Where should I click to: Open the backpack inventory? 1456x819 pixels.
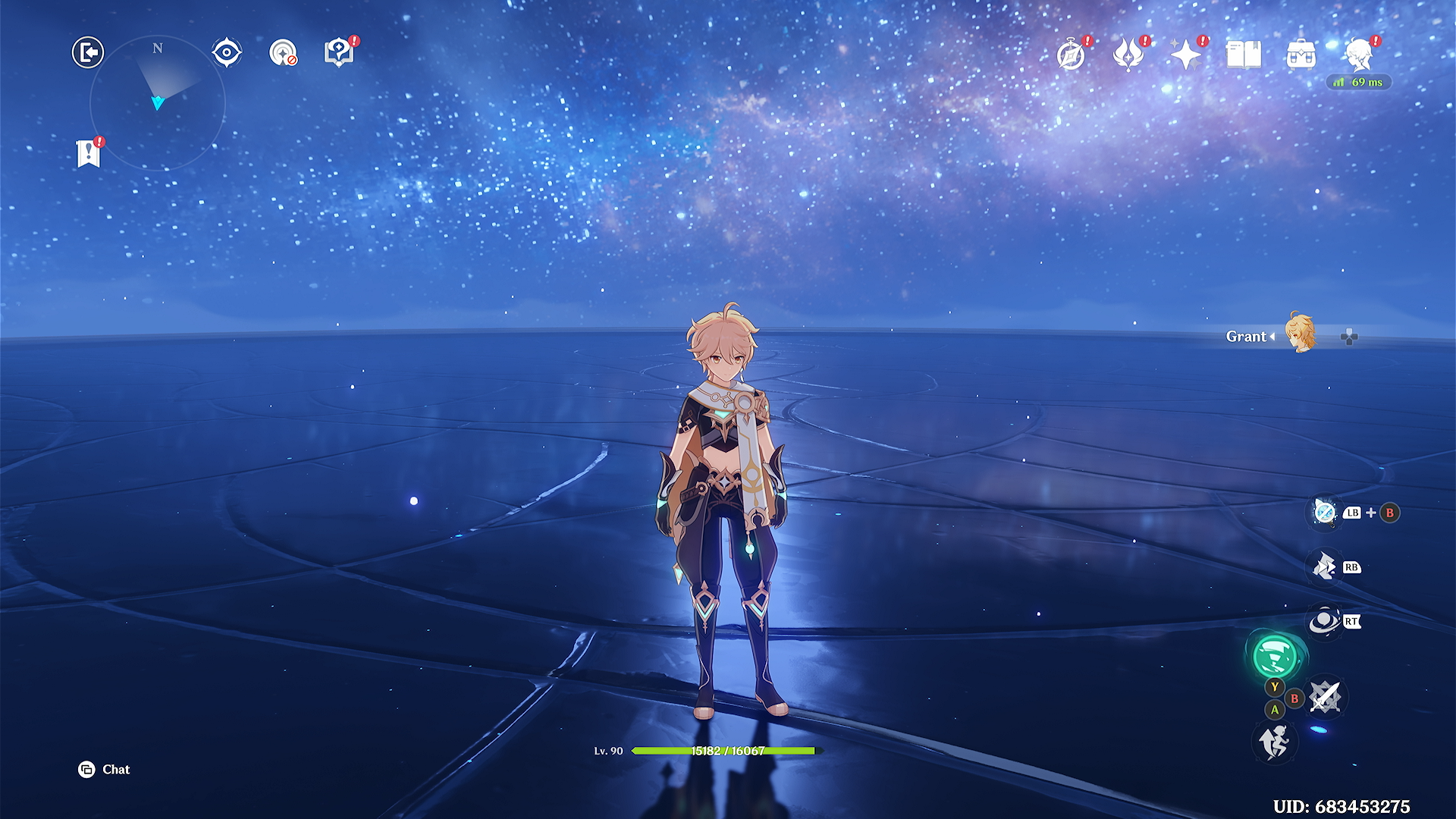(x=1301, y=55)
